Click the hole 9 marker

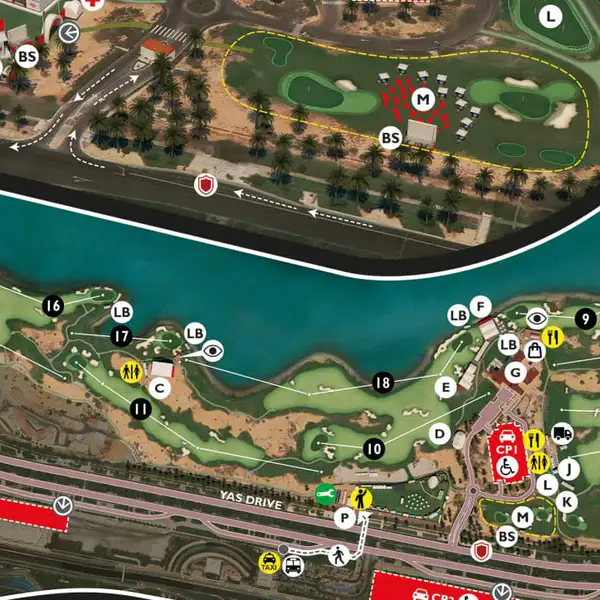click(585, 320)
